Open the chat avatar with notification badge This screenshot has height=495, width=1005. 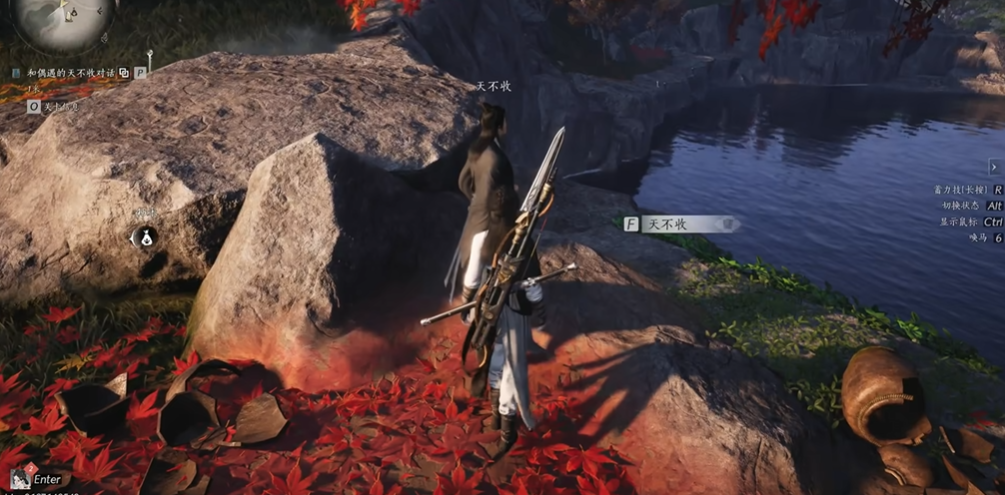(19, 479)
